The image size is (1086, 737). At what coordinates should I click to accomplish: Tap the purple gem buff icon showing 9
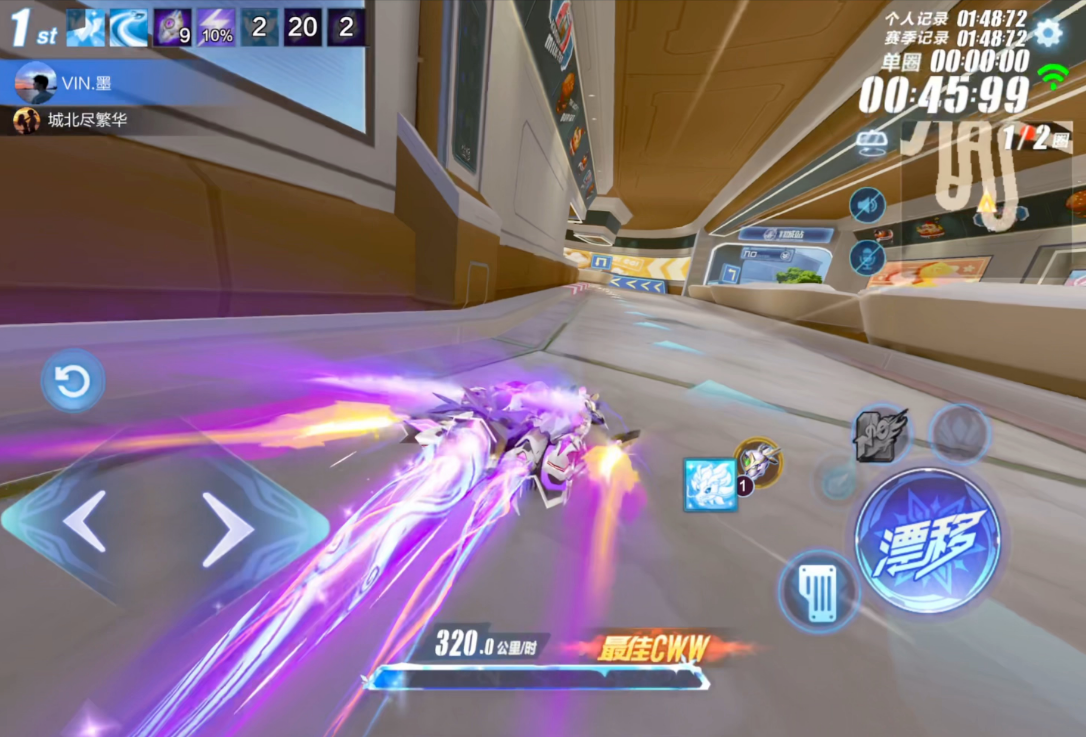tap(173, 28)
